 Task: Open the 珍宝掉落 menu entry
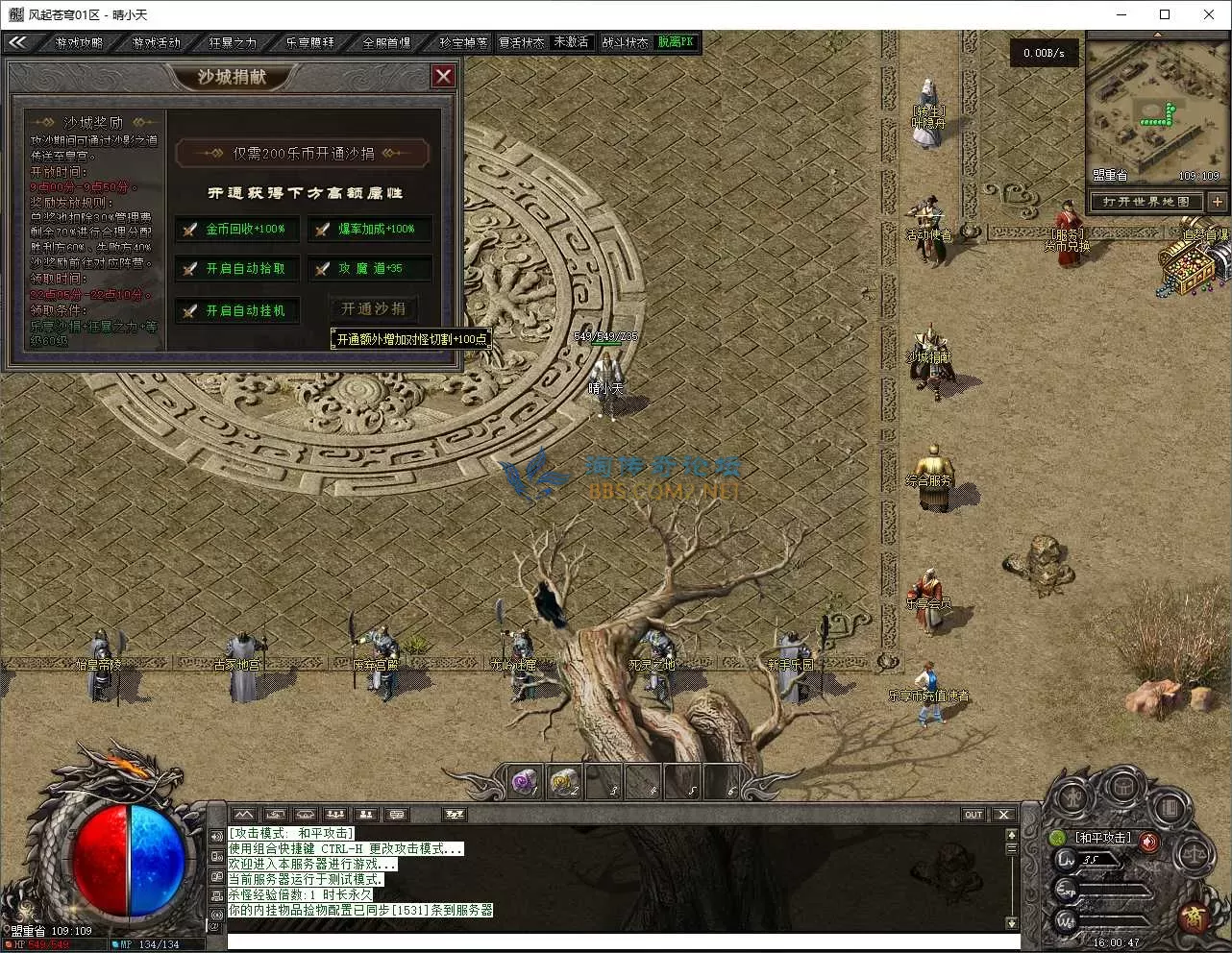pyautogui.click(x=462, y=43)
